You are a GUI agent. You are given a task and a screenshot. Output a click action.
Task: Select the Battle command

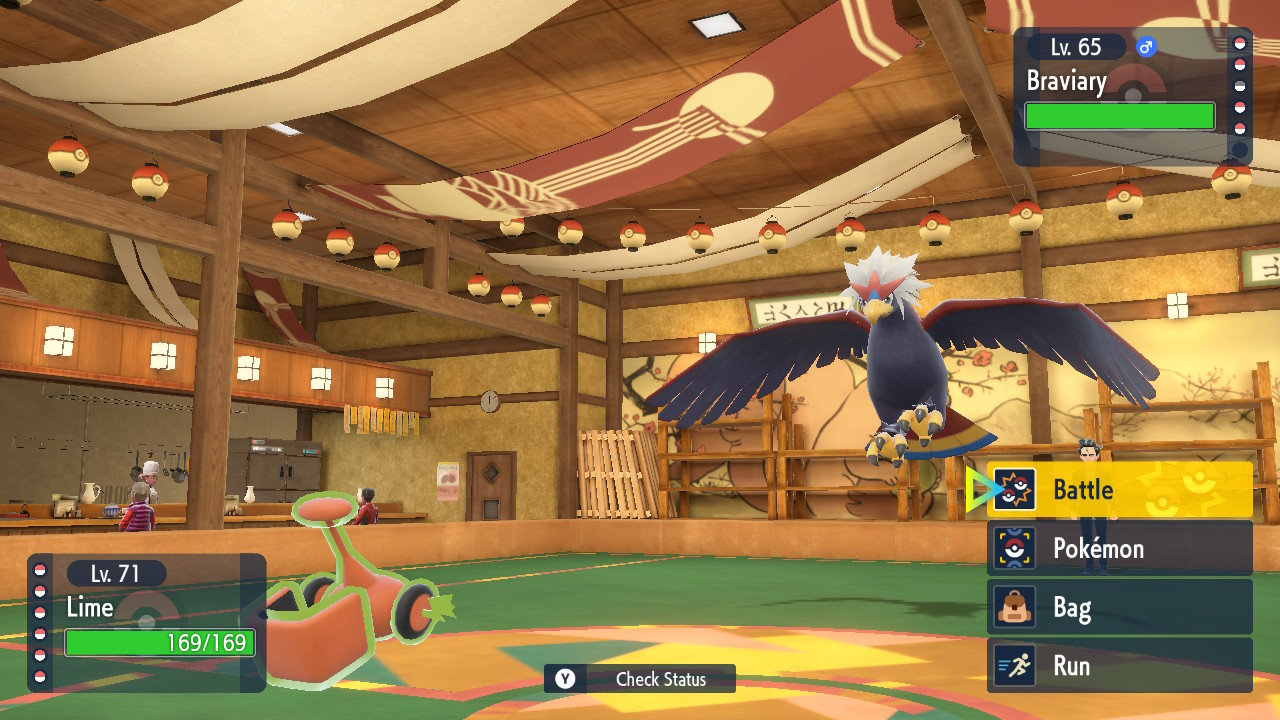pos(1119,490)
